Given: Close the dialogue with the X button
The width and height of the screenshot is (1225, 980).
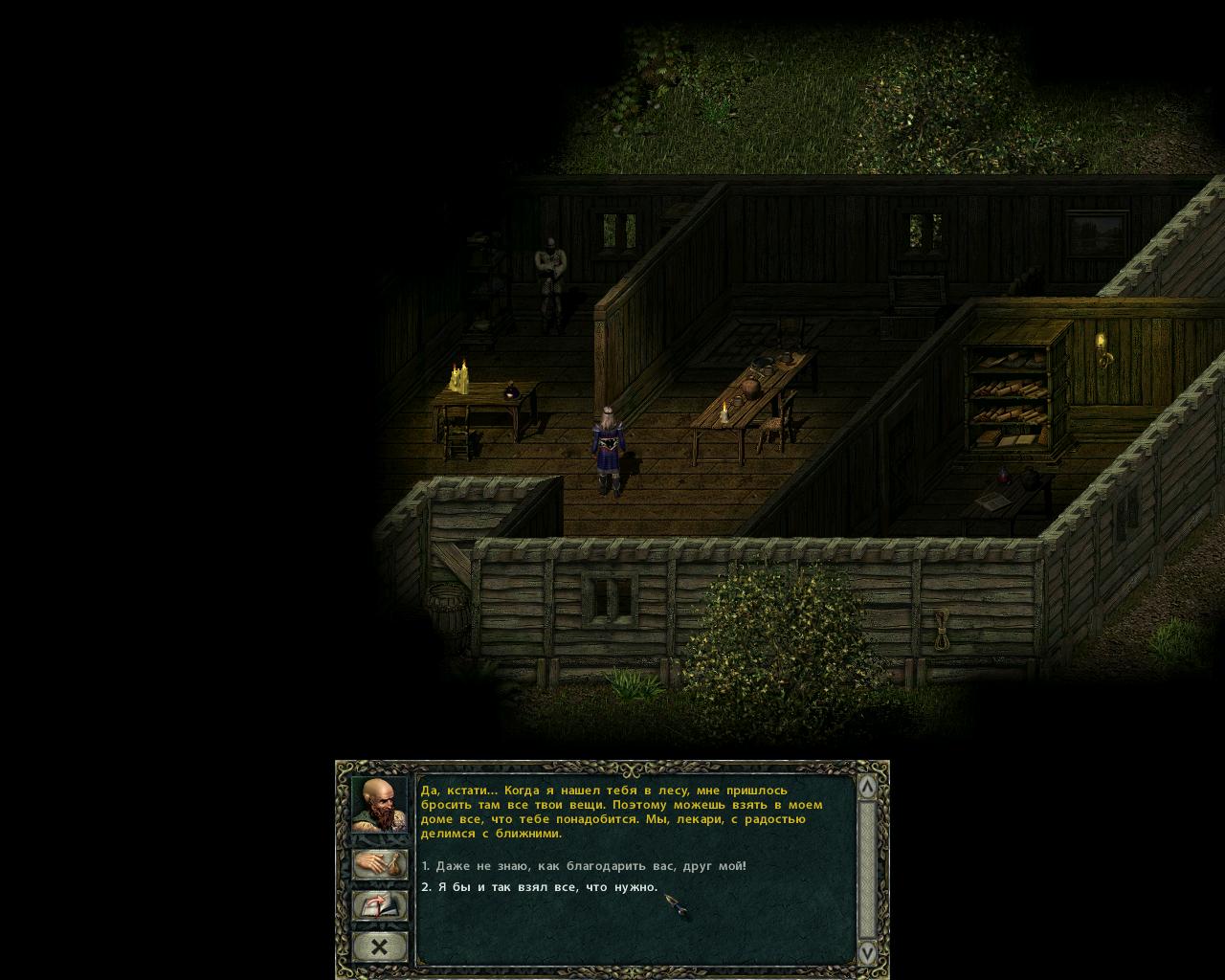Looking at the screenshot, I should coord(380,947).
